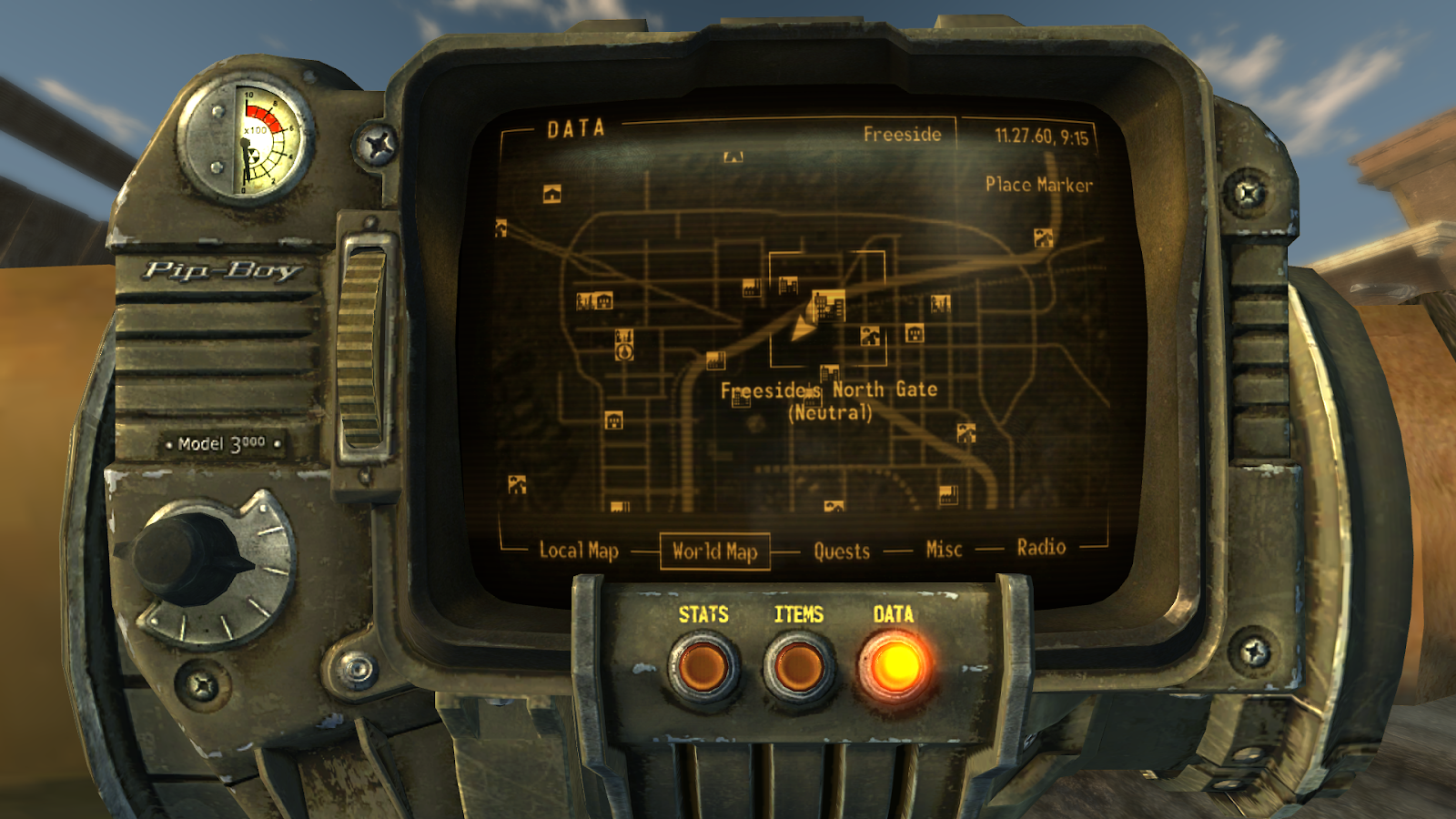Select the factory marker in the bottom-right map region
1456x819 pixels.
(x=948, y=495)
